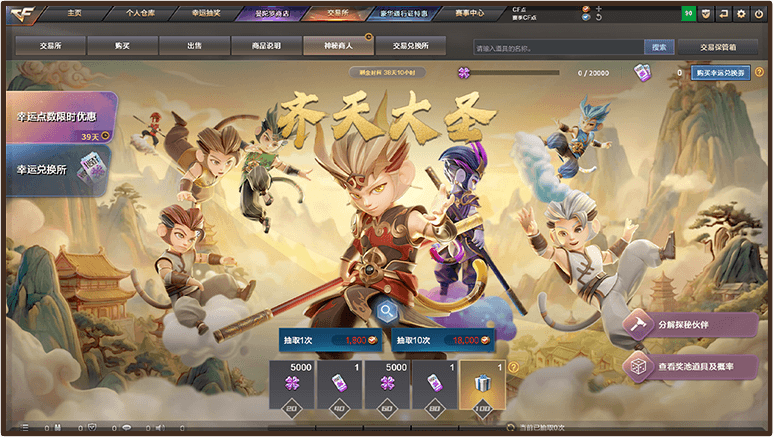The height and width of the screenshot is (437, 773).
Task: Open the 主页 home tab
Action: 73,13
